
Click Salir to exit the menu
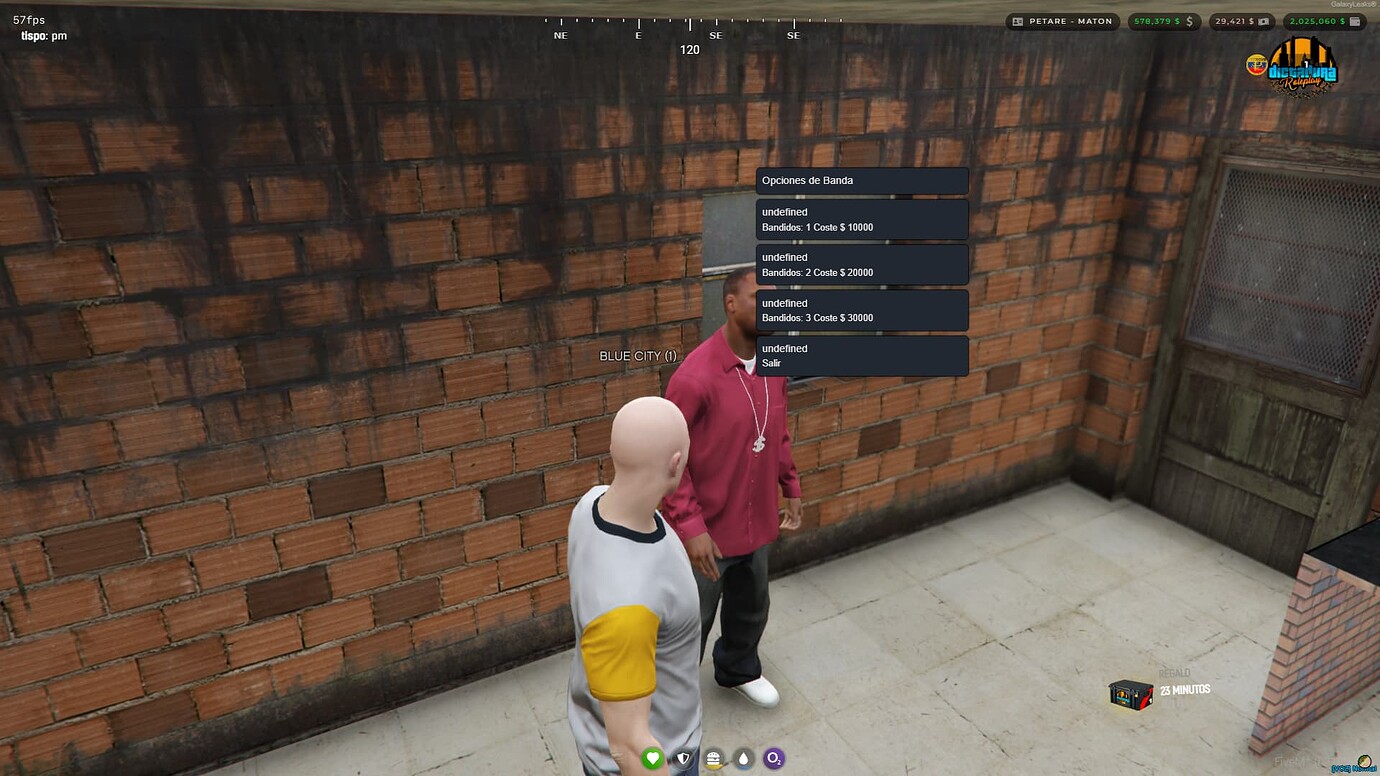[x=862, y=355]
